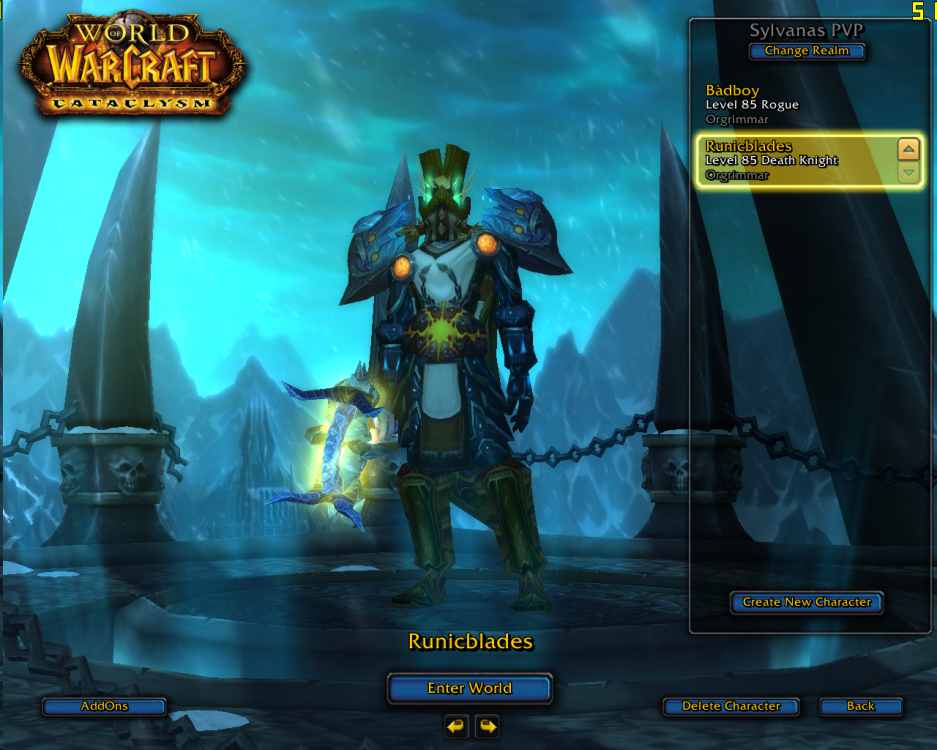The height and width of the screenshot is (750, 937).
Task: Move Runicblades up in the list
Action: click(908, 150)
